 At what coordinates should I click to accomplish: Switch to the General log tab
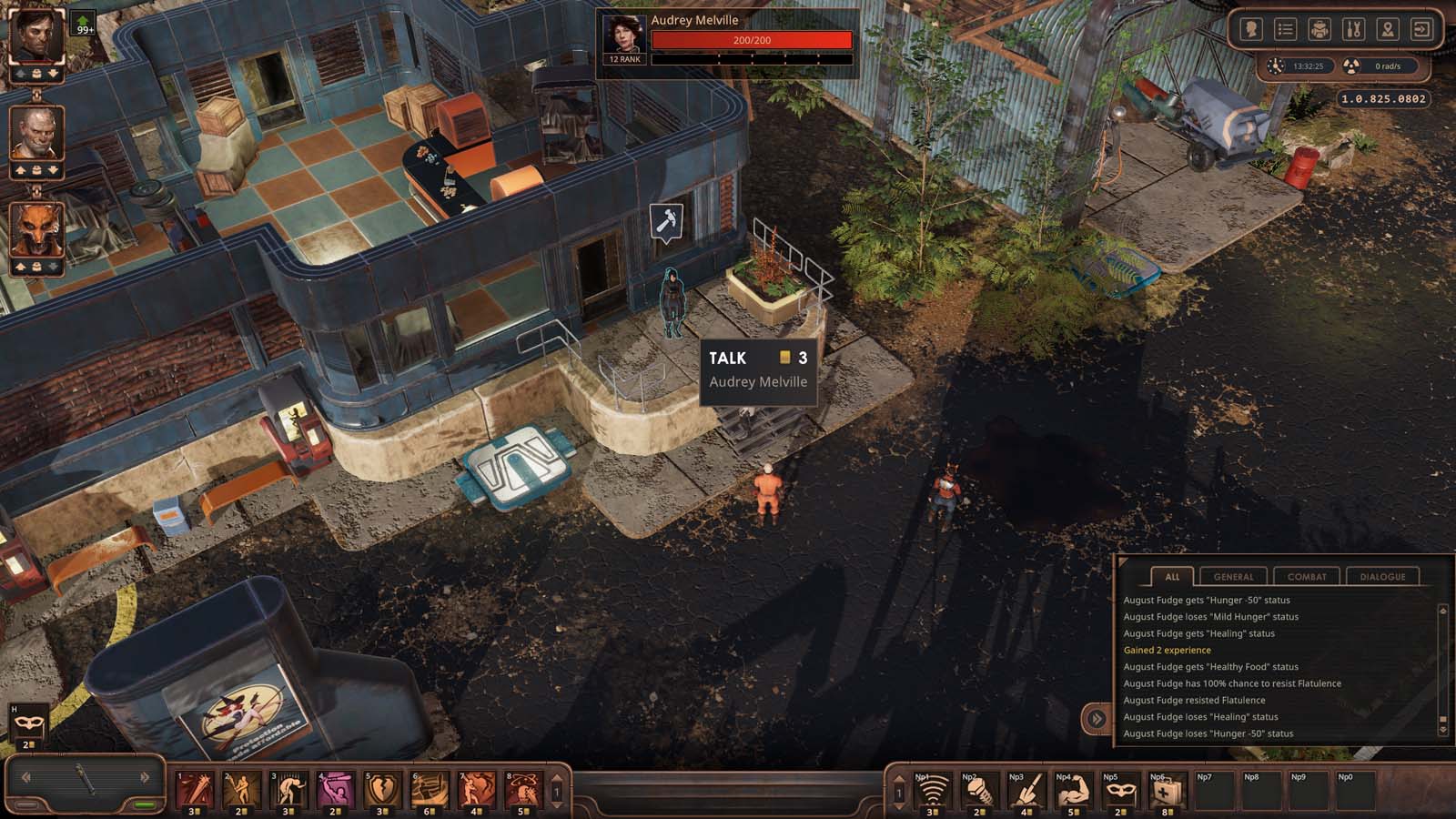point(1233,577)
